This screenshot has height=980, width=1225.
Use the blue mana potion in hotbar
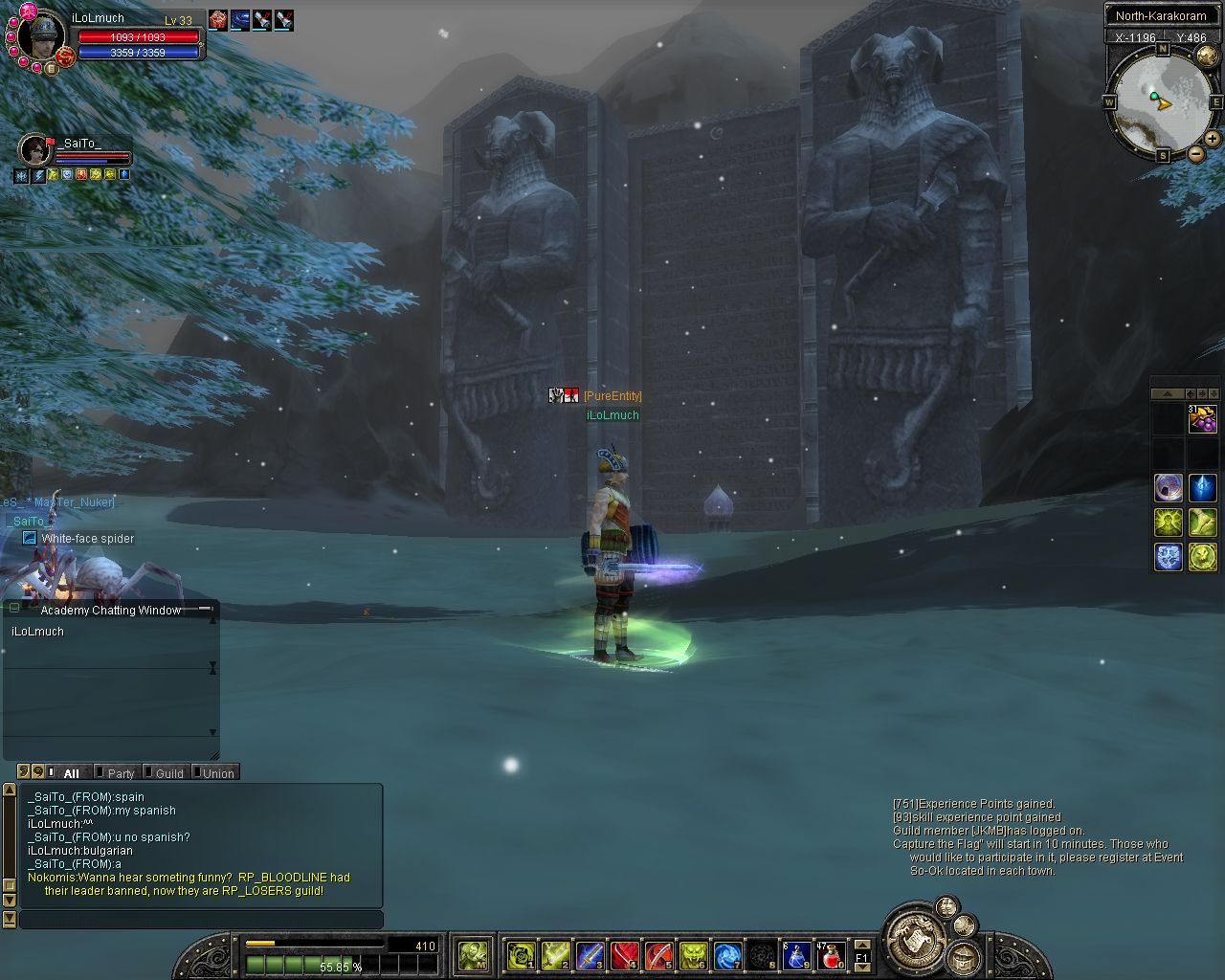pyautogui.click(x=796, y=954)
